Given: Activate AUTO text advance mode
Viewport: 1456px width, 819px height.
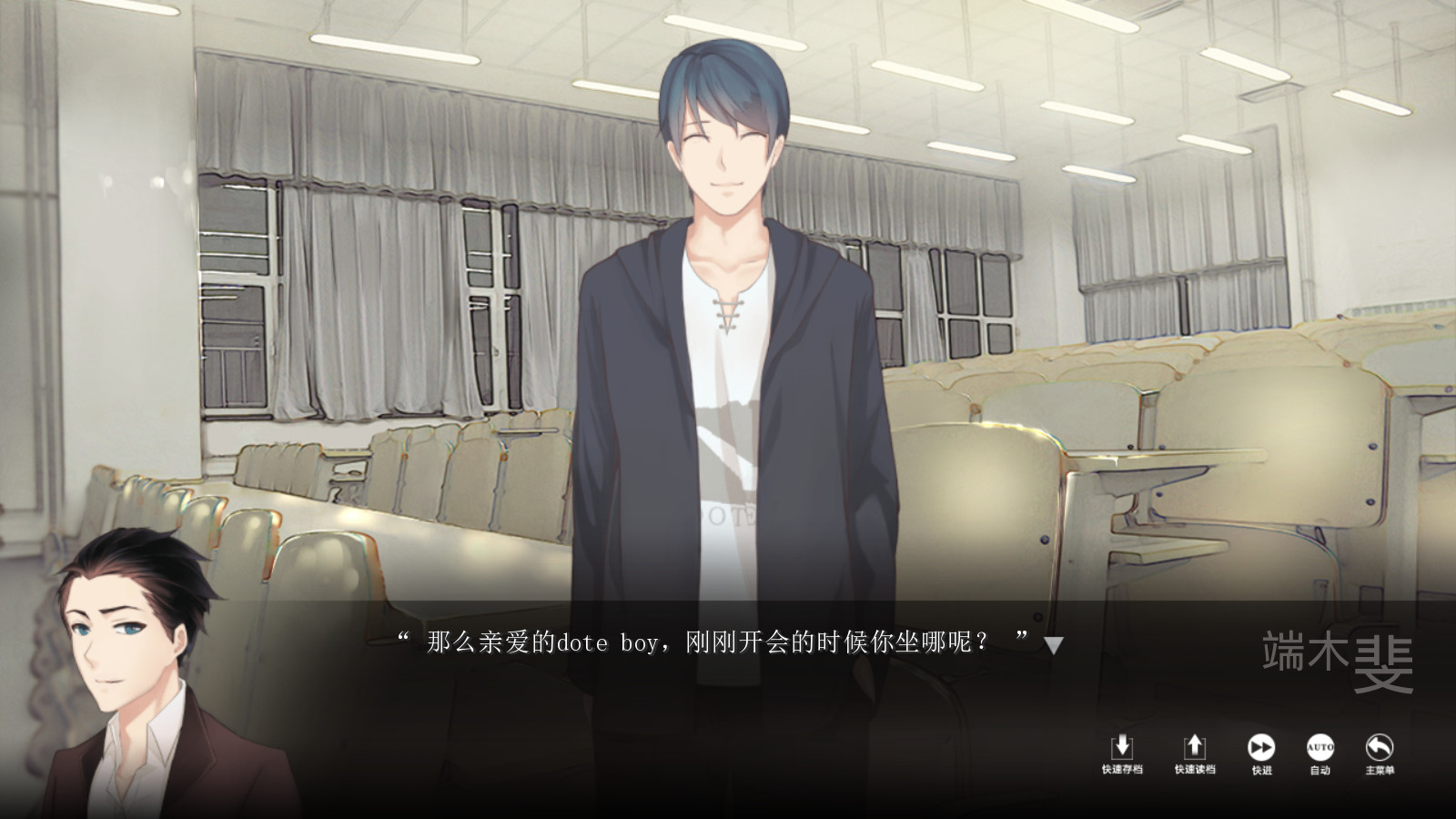Looking at the screenshot, I should pos(1319,748).
